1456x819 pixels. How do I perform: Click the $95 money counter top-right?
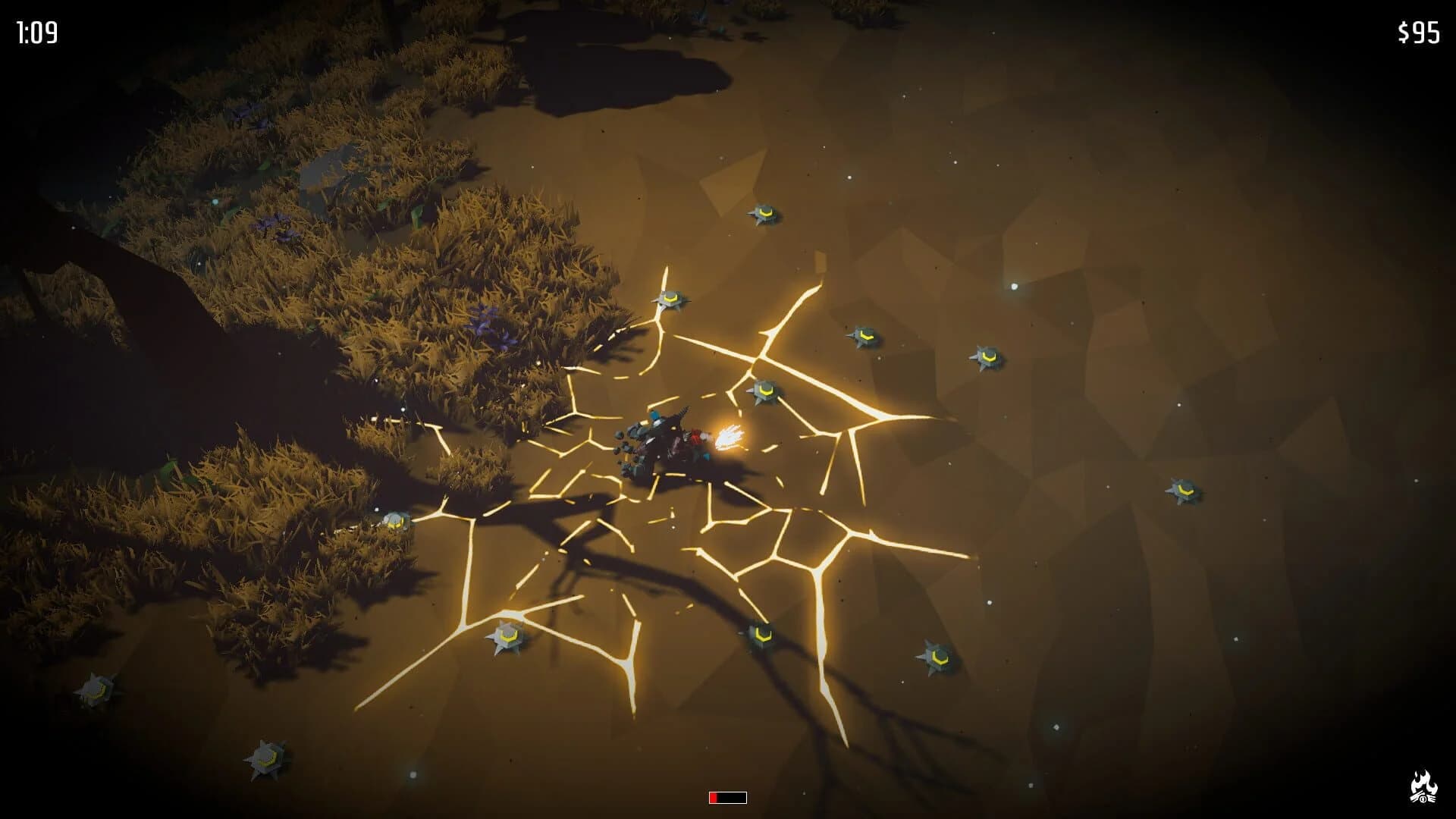click(x=1418, y=32)
